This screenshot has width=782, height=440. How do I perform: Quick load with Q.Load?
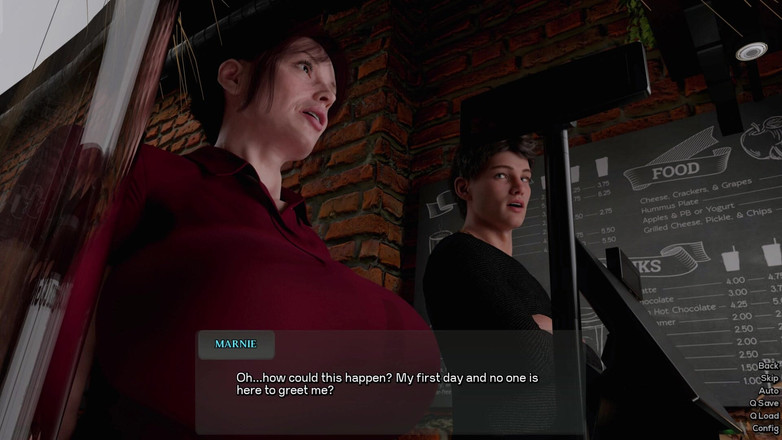[x=764, y=416]
